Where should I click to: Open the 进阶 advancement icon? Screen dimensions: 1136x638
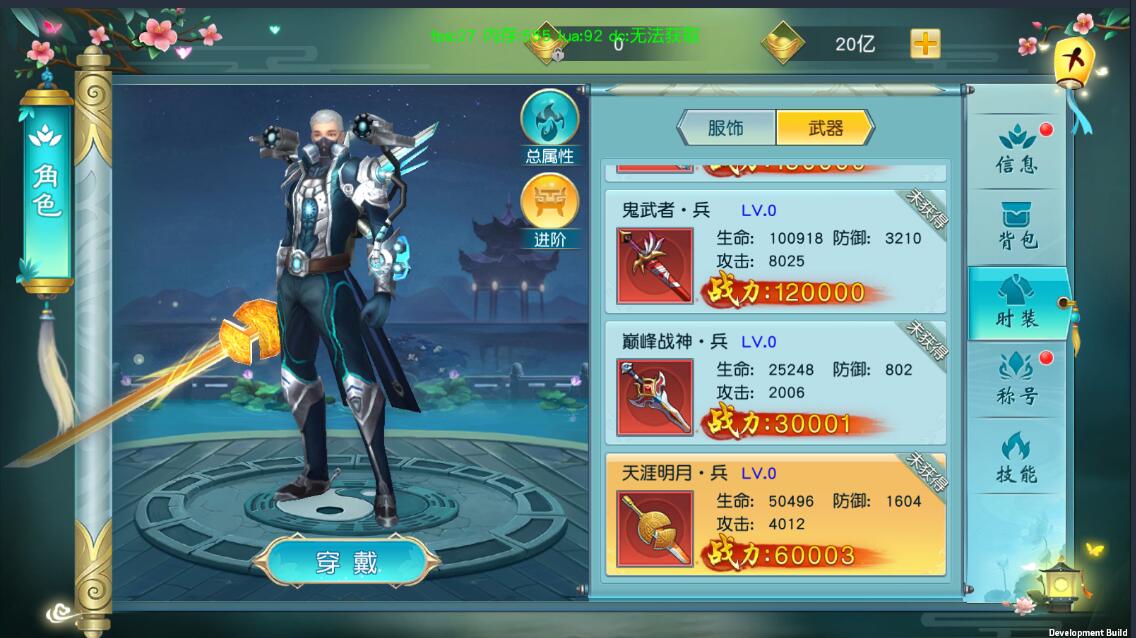coord(550,206)
